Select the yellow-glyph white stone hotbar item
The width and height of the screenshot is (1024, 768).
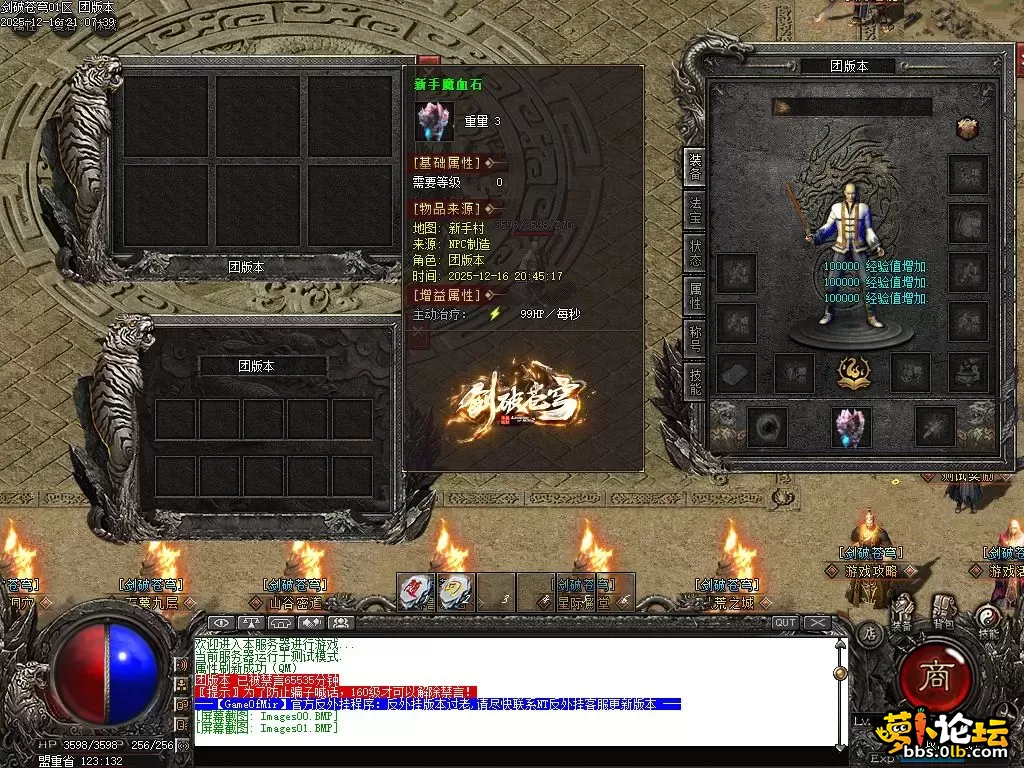tap(455, 590)
